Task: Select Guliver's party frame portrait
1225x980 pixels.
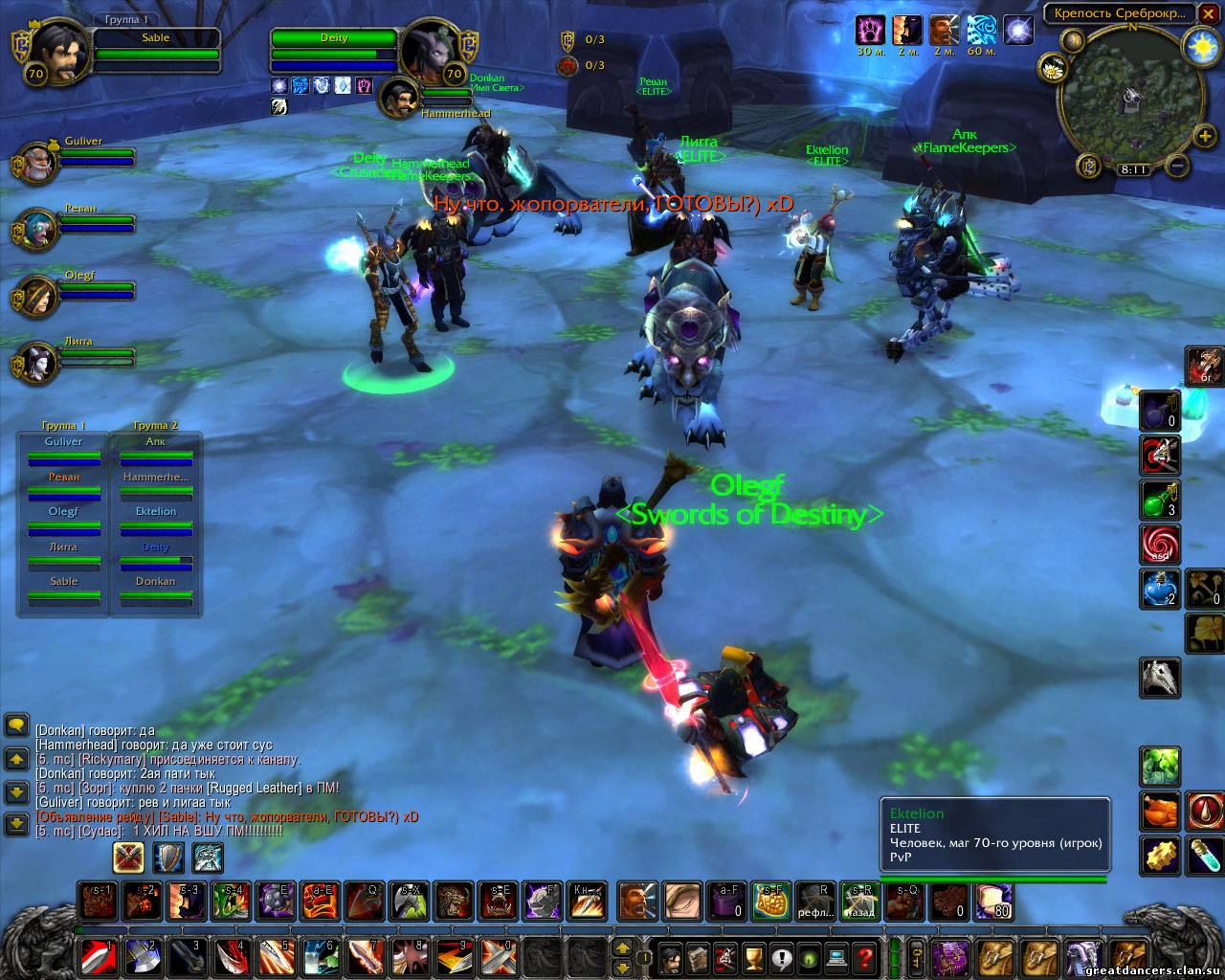Action: click(x=36, y=162)
